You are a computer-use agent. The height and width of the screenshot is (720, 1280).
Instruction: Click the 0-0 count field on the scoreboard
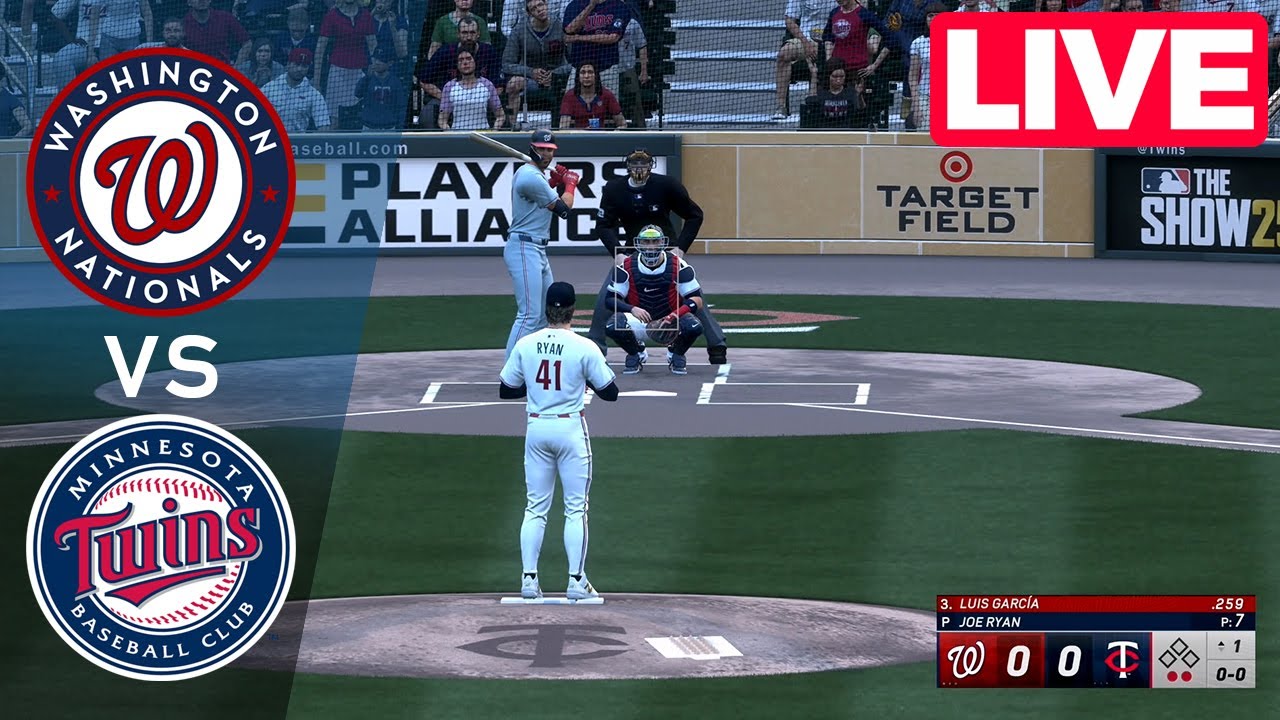tap(1231, 672)
